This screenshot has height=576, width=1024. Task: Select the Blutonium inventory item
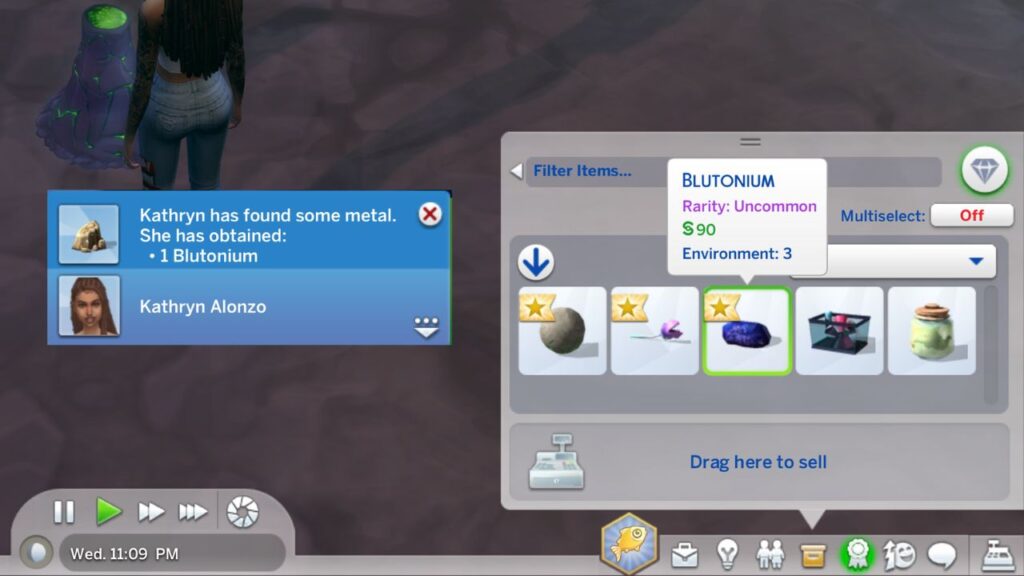pyautogui.click(x=747, y=331)
